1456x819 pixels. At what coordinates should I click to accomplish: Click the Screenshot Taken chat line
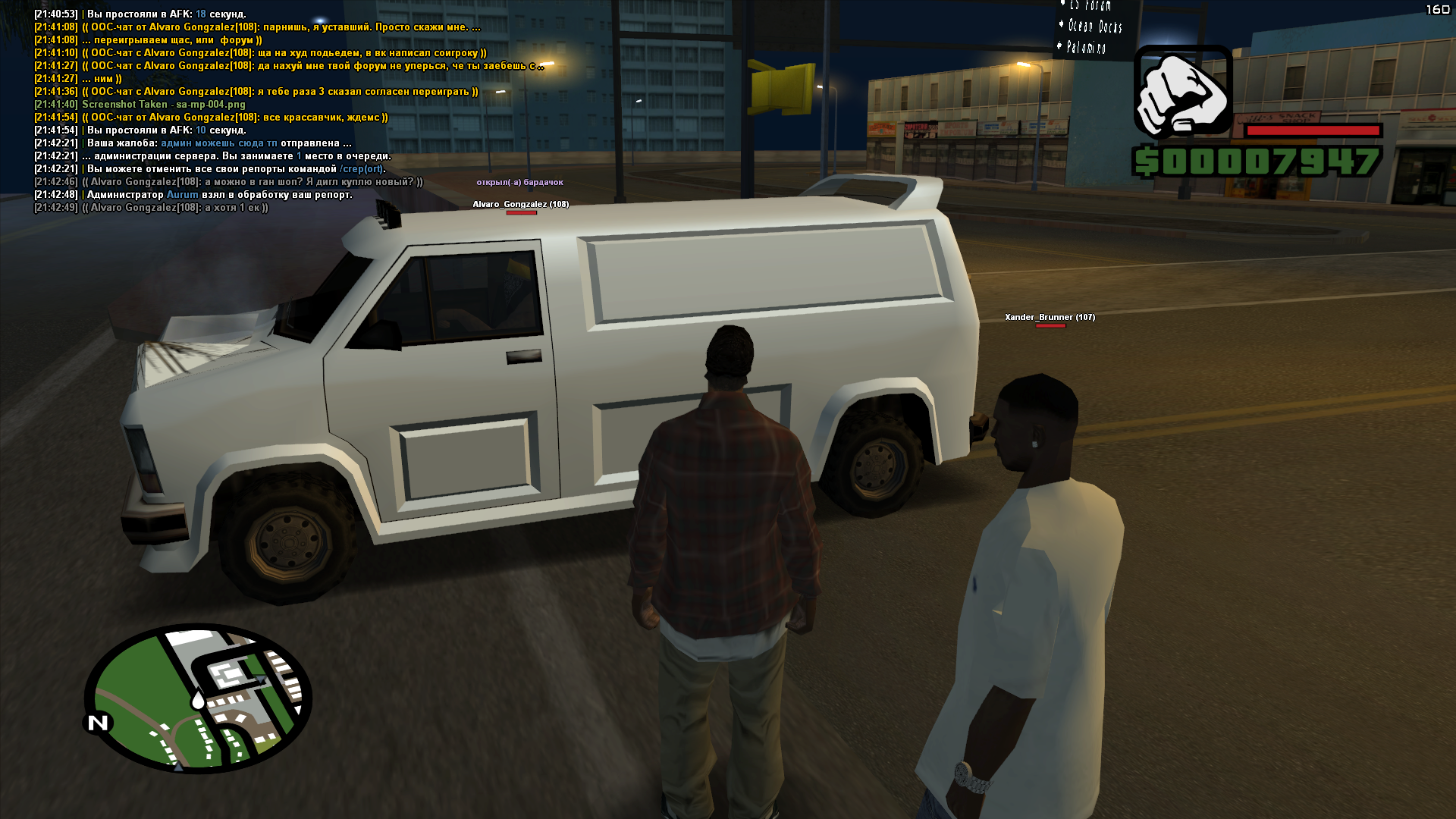tap(163, 105)
